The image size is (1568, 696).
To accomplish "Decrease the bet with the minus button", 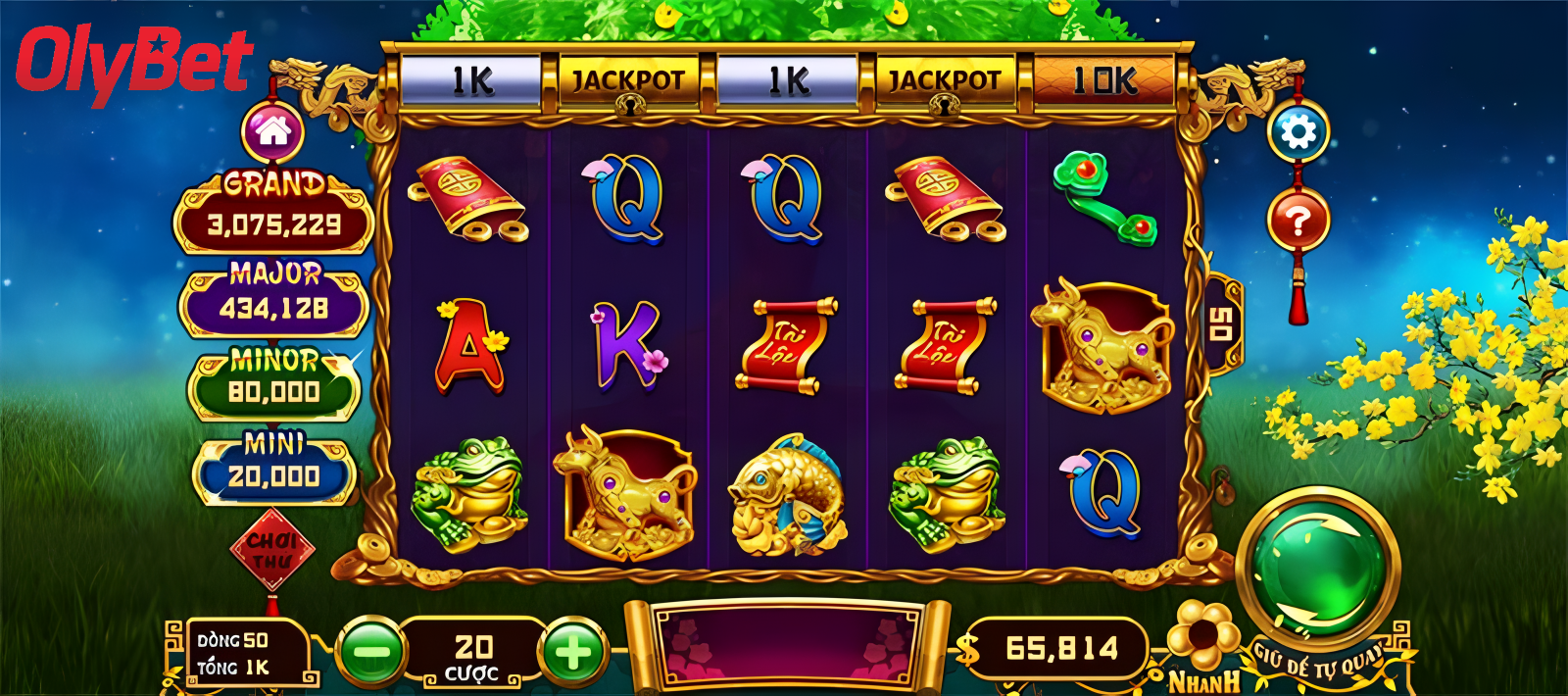I will (x=371, y=651).
